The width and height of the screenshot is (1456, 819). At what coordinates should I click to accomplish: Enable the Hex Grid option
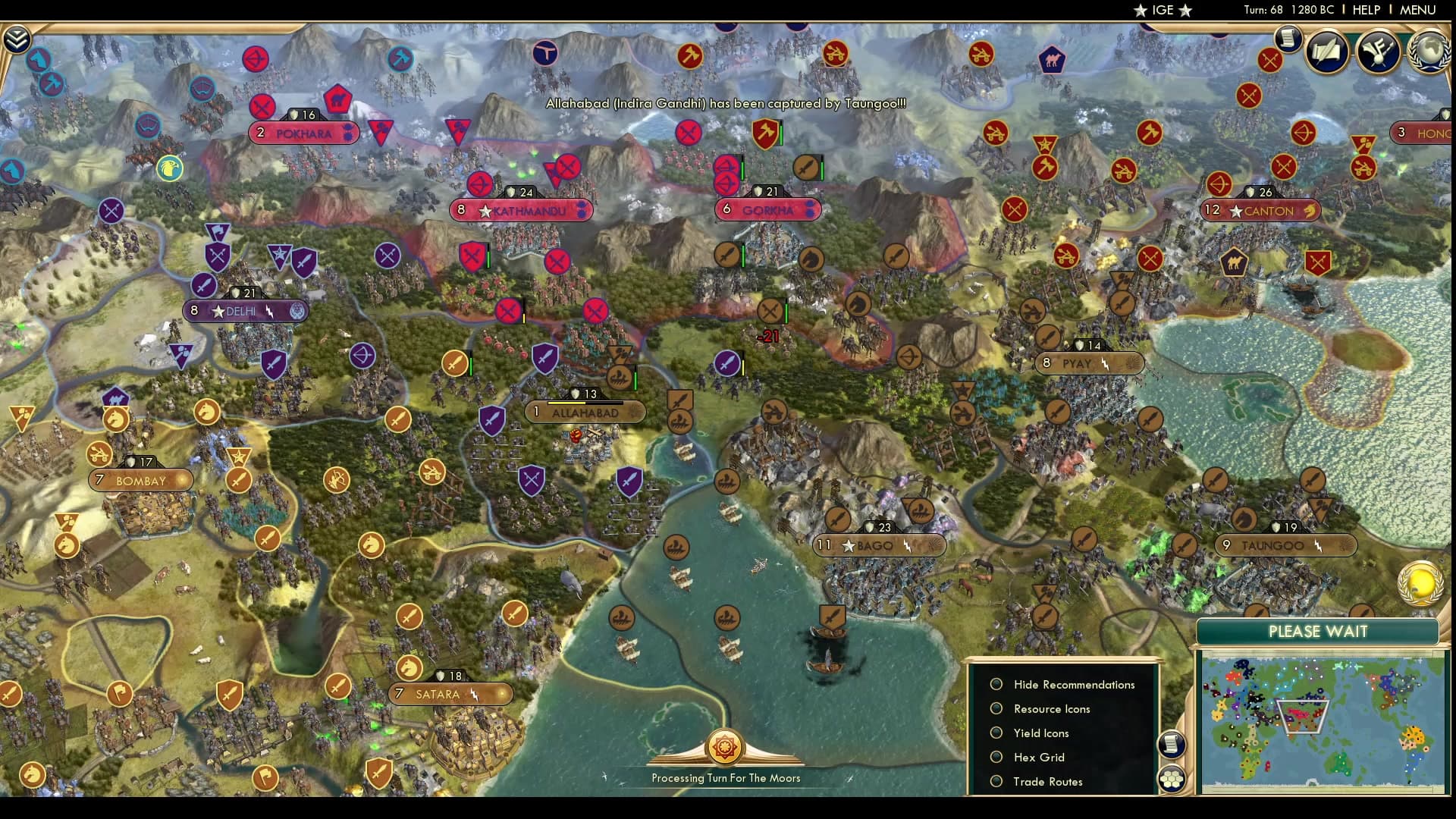tap(996, 757)
